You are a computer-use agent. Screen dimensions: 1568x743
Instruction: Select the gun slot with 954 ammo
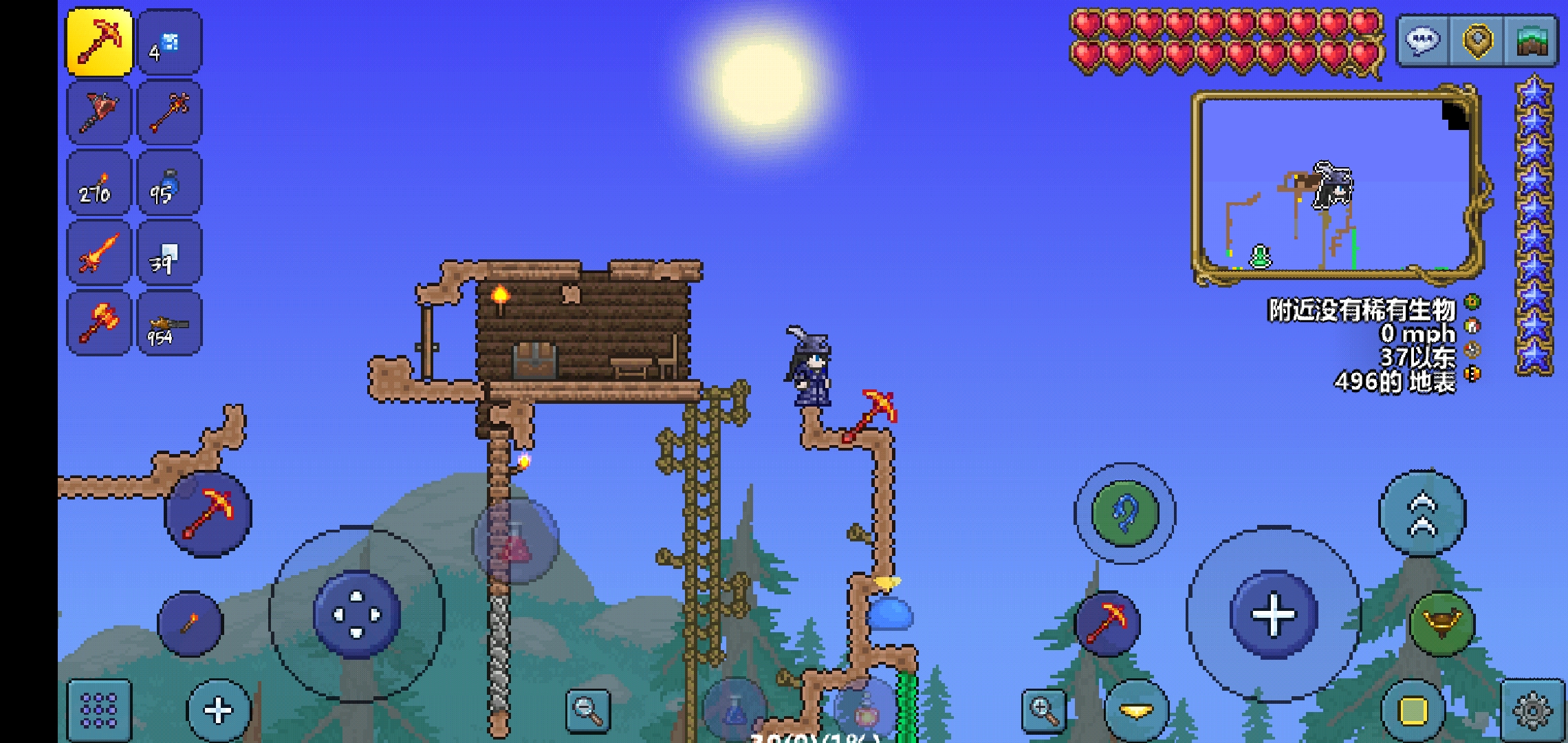pyautogui.click(x=169, y=324)
